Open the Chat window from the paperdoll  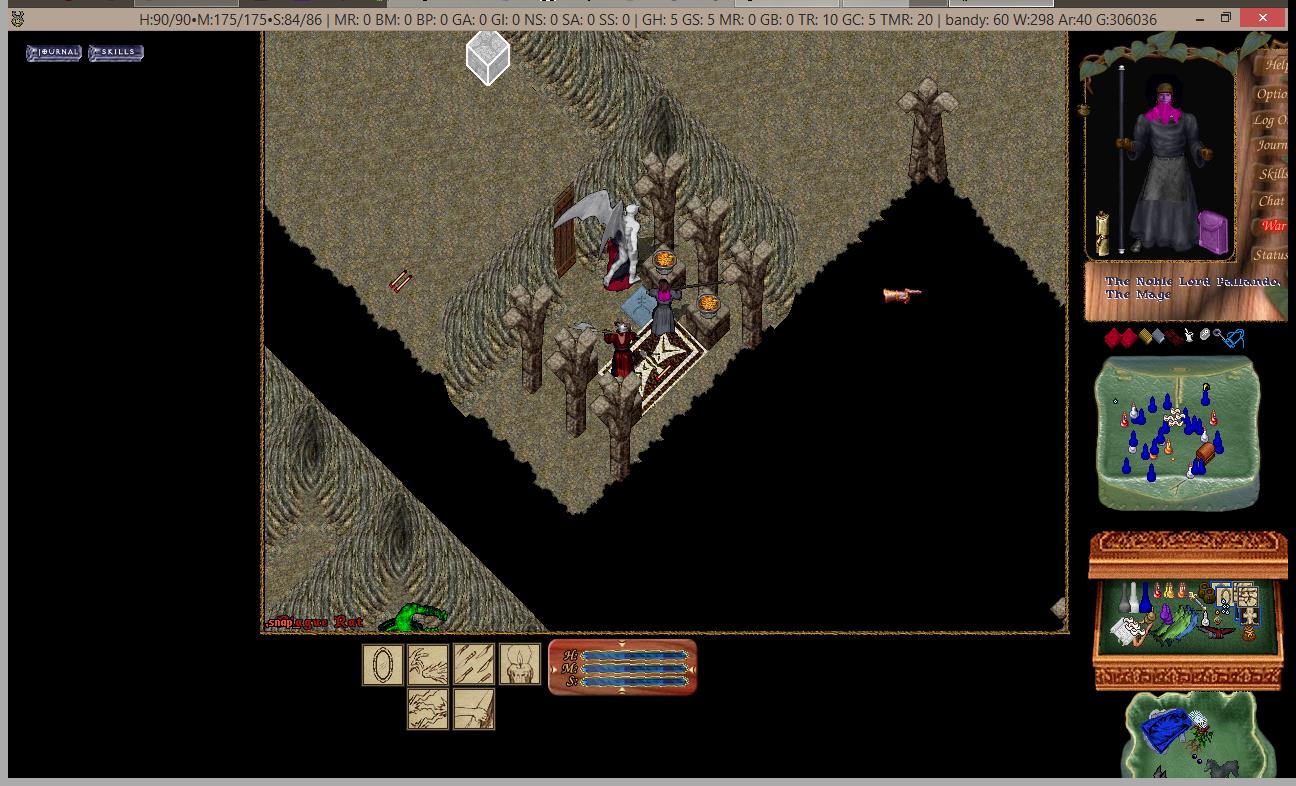point(1272,201)
